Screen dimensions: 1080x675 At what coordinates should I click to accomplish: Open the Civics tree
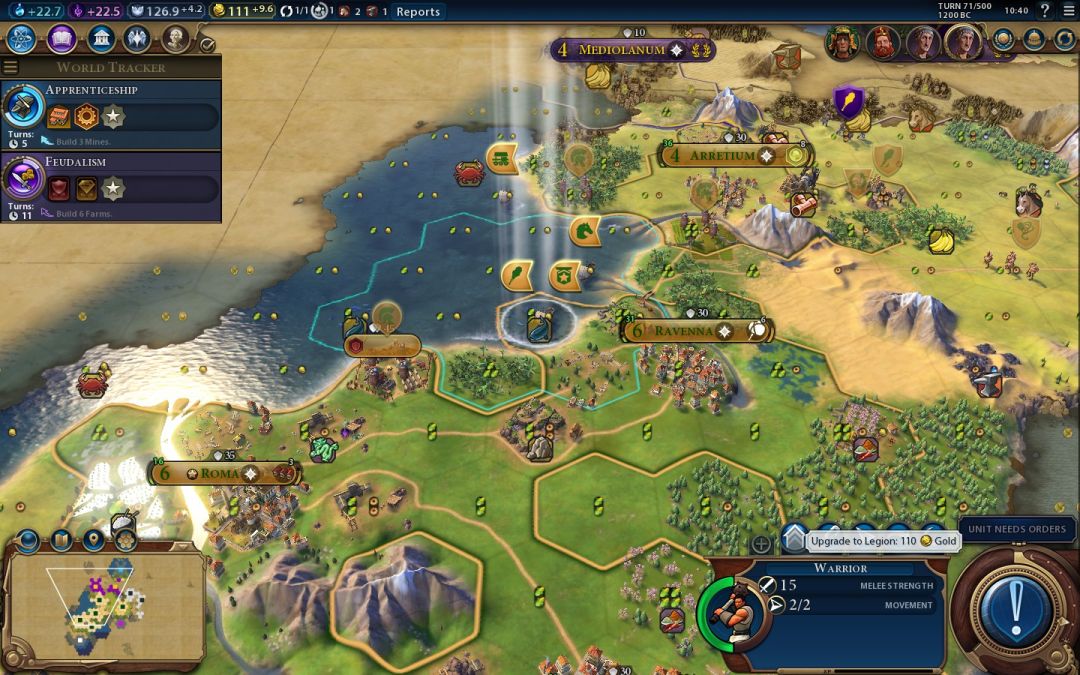[x=61, y=39]
